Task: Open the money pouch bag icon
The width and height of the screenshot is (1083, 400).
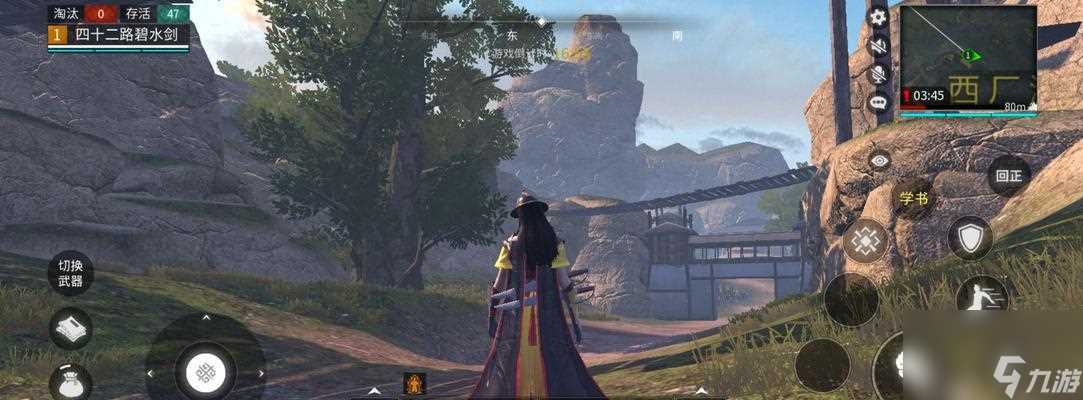Action: tap(70, 380)
